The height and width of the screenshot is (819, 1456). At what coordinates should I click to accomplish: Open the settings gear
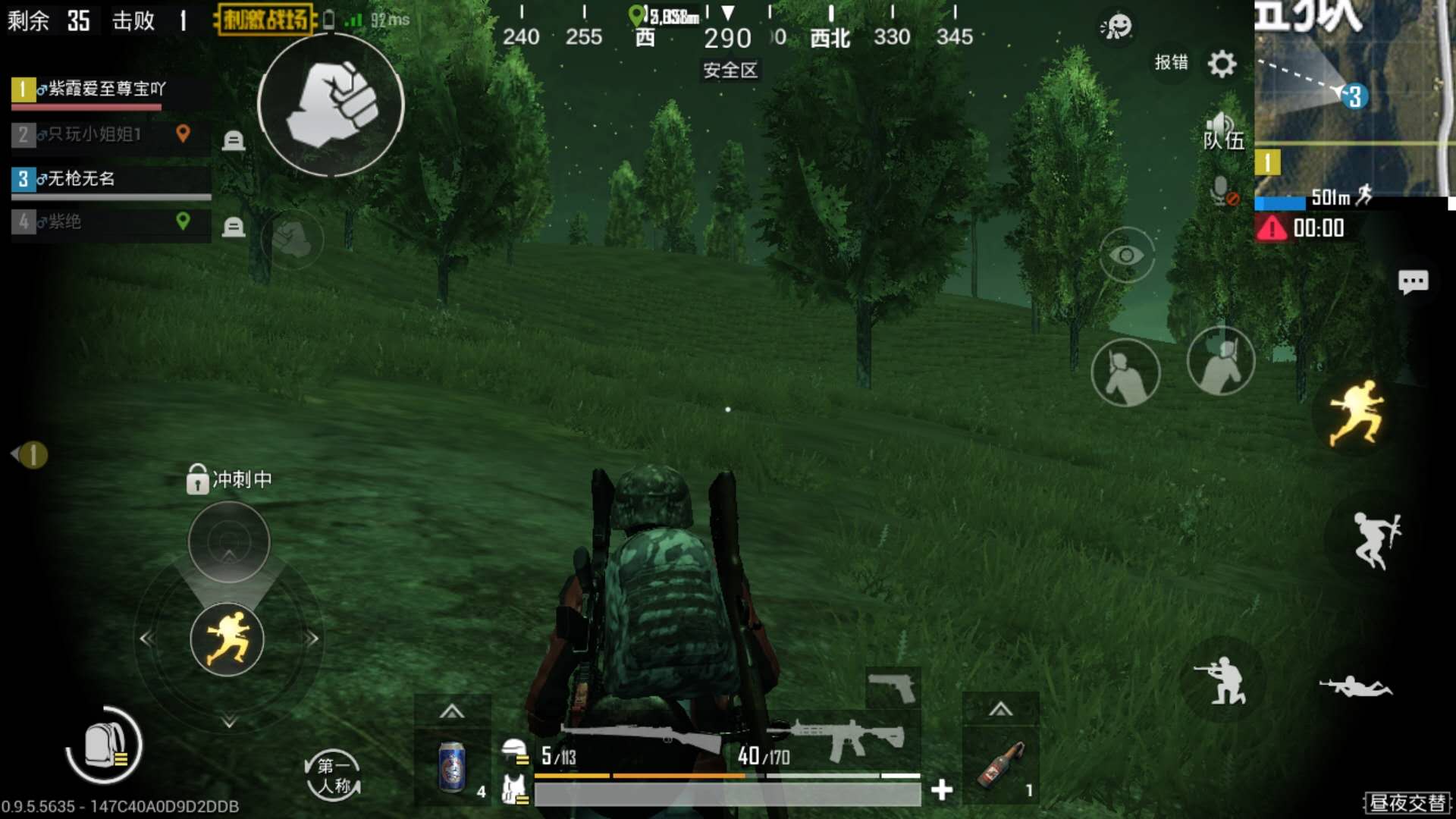pyautogui.click(x=1221, y=64)
